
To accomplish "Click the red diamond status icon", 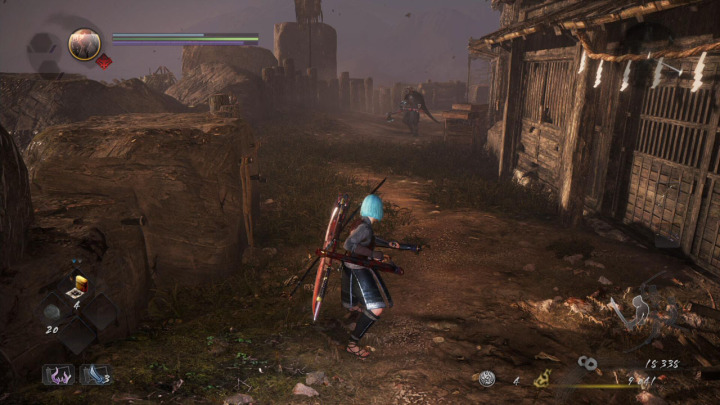I will (x=103, y=61).
